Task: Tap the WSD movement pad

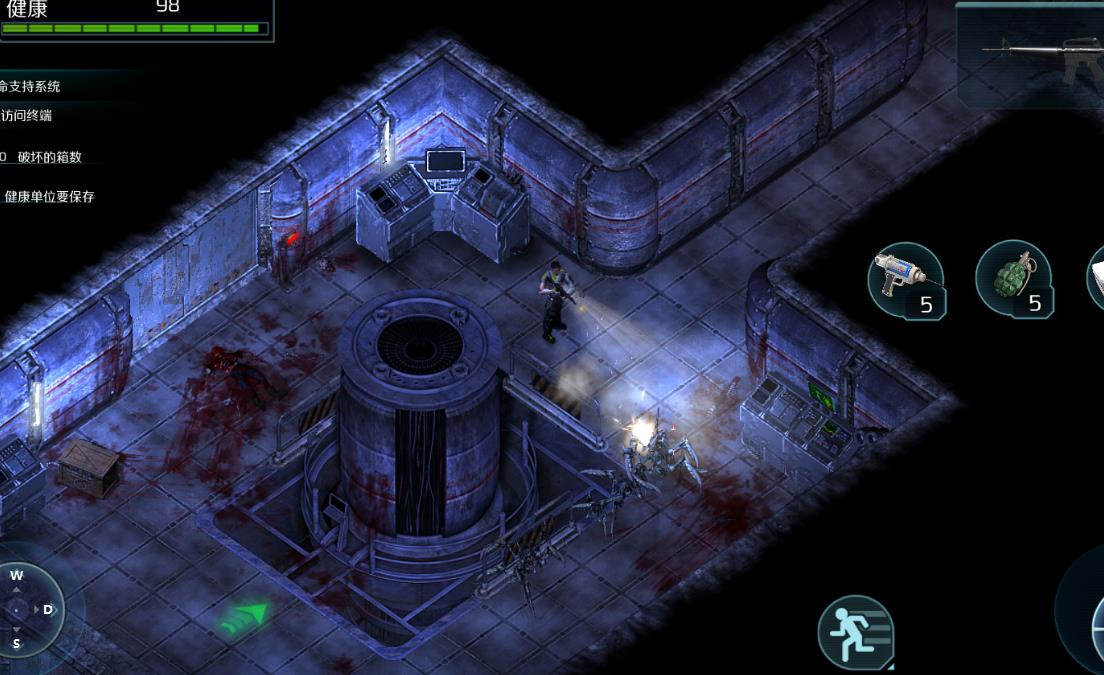Action: click(x=30, y=608)
